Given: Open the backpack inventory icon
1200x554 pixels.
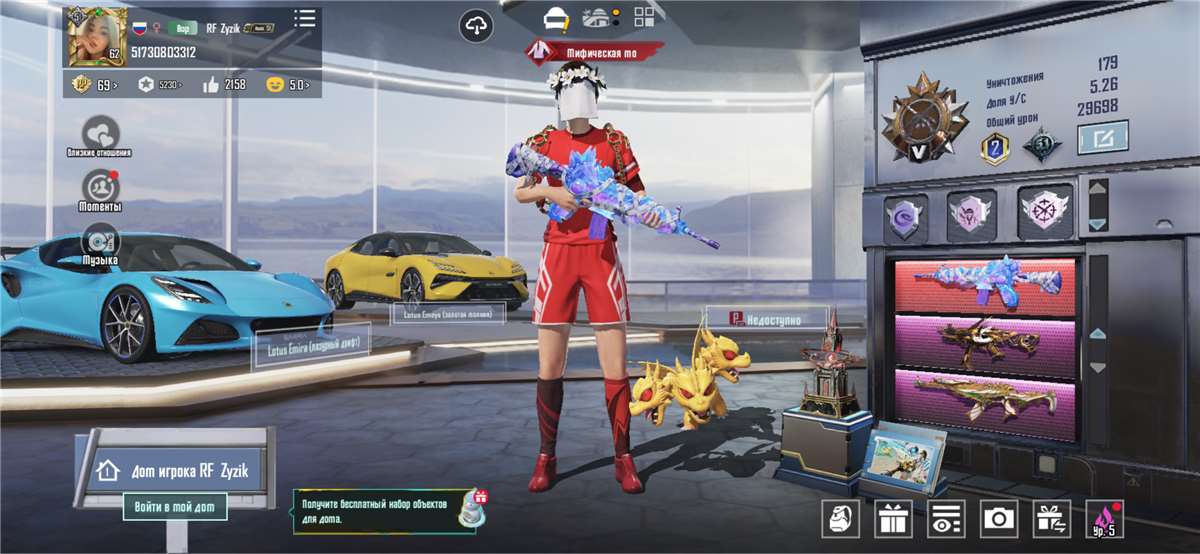Looking at the screenshot, I should (840, 518).
